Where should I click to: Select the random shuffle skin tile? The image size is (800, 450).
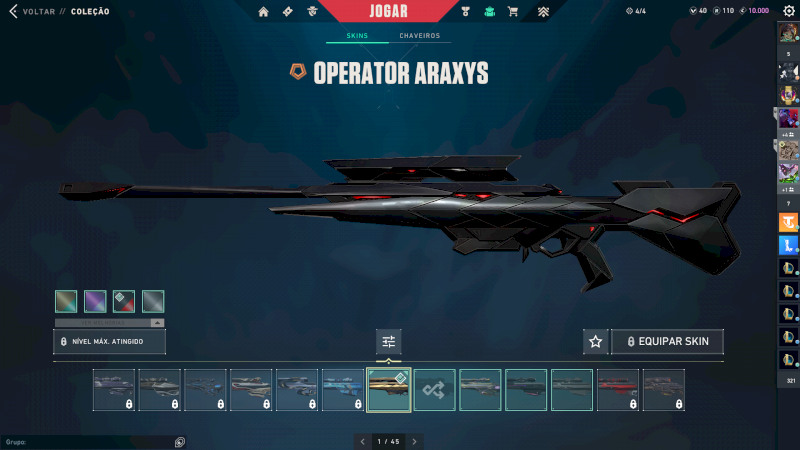(x=435, y=390)
